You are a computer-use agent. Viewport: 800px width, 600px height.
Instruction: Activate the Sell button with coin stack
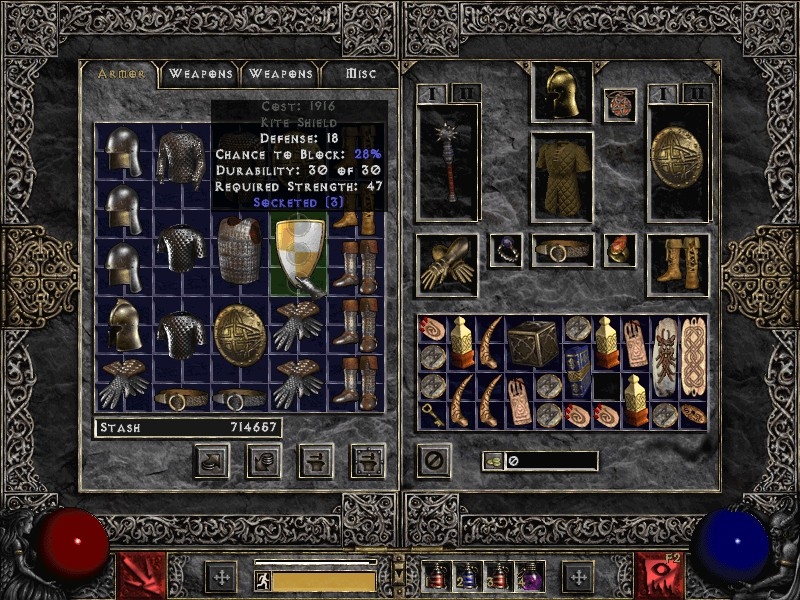(264, 460)
